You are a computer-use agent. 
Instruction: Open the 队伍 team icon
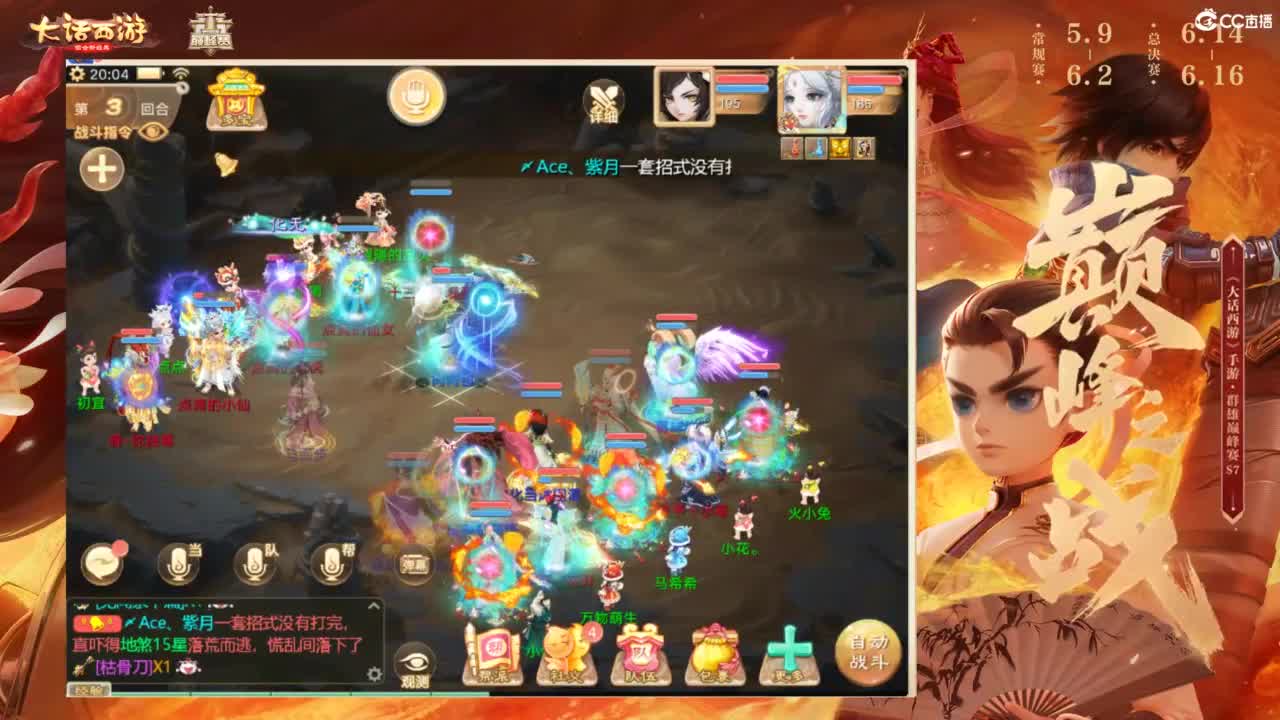tap(639, 652)
